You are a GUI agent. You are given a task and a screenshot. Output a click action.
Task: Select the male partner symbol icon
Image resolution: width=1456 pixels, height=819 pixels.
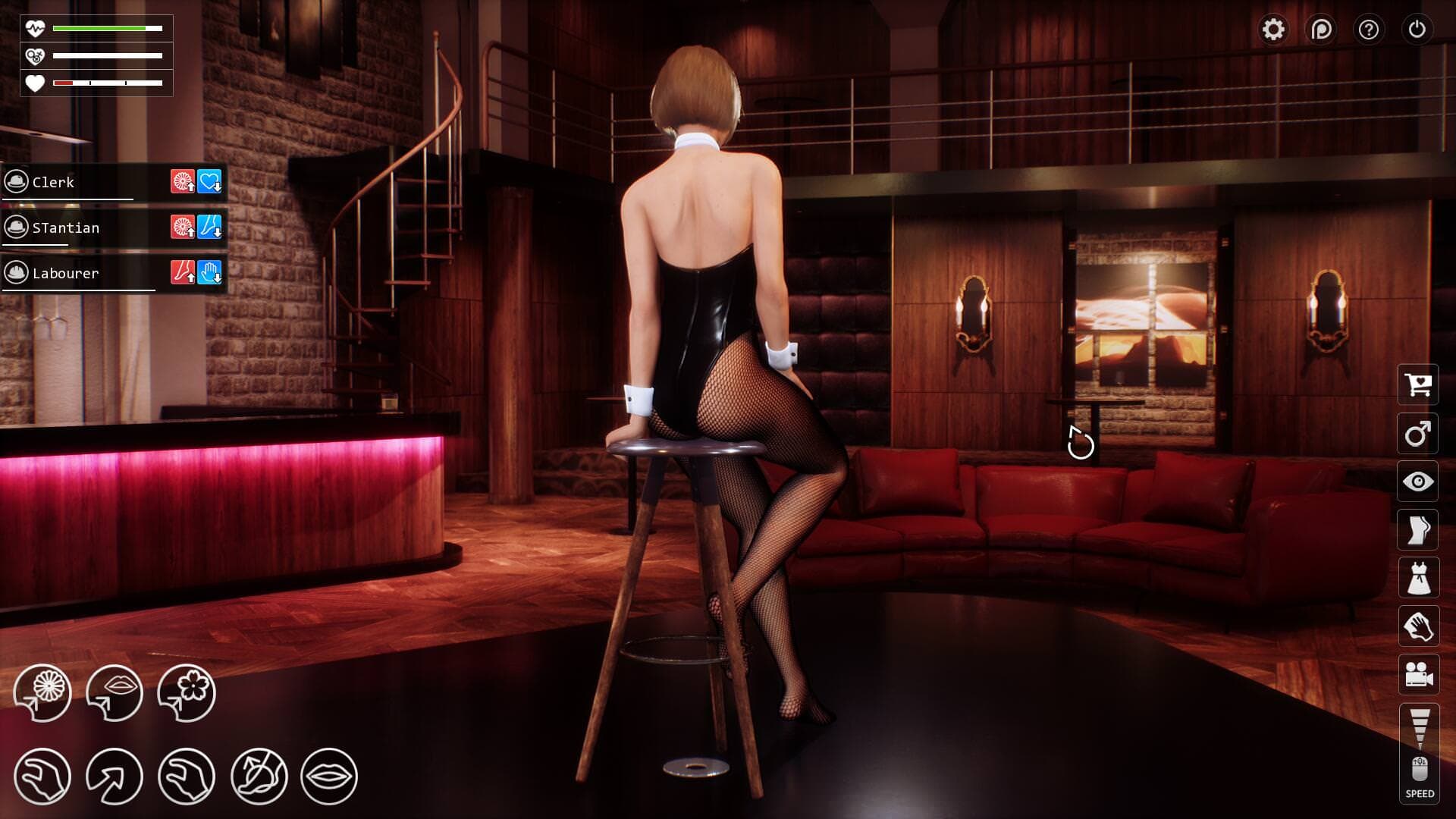1418,433
